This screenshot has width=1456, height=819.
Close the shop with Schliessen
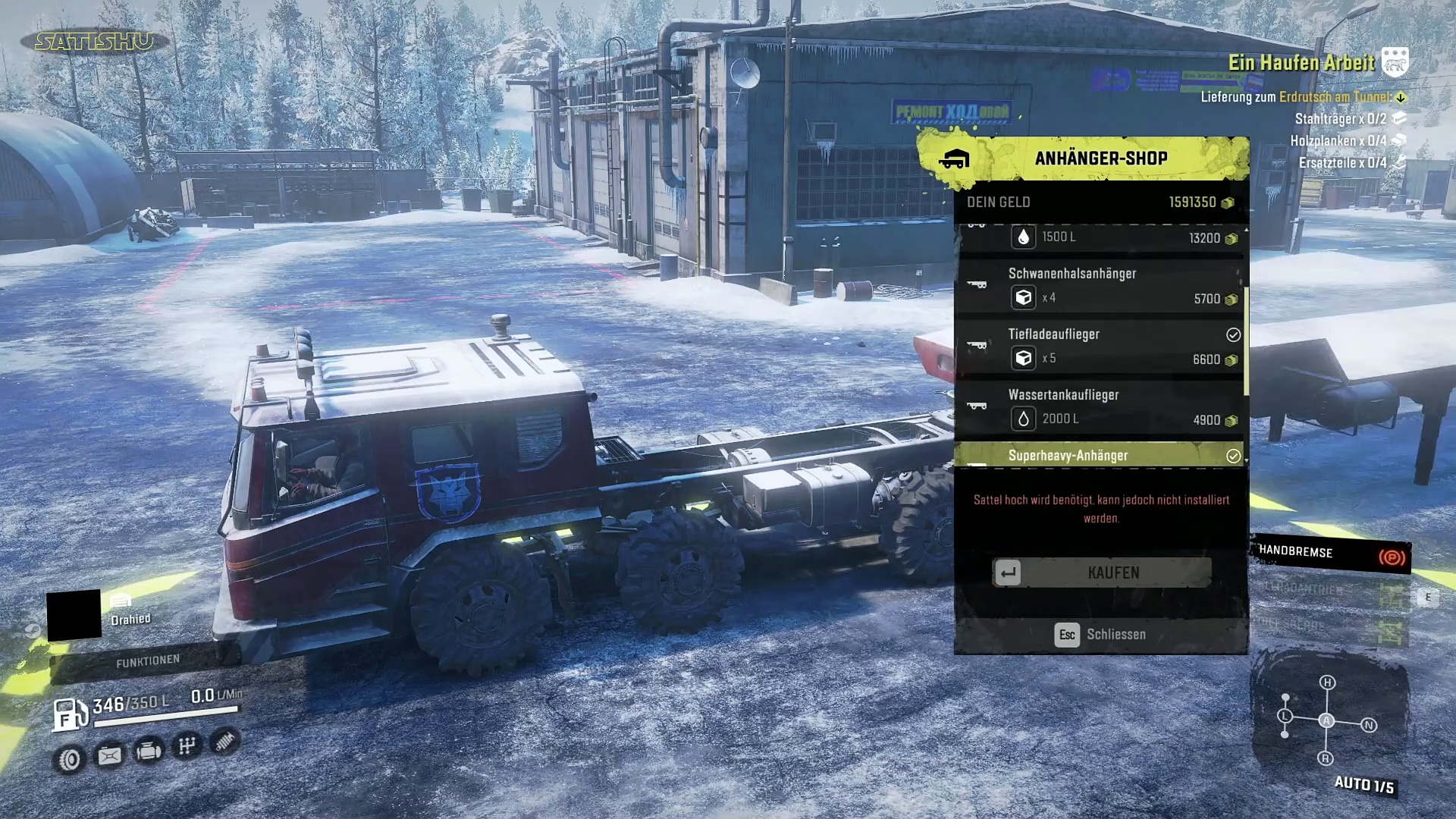pos(1100,635)
